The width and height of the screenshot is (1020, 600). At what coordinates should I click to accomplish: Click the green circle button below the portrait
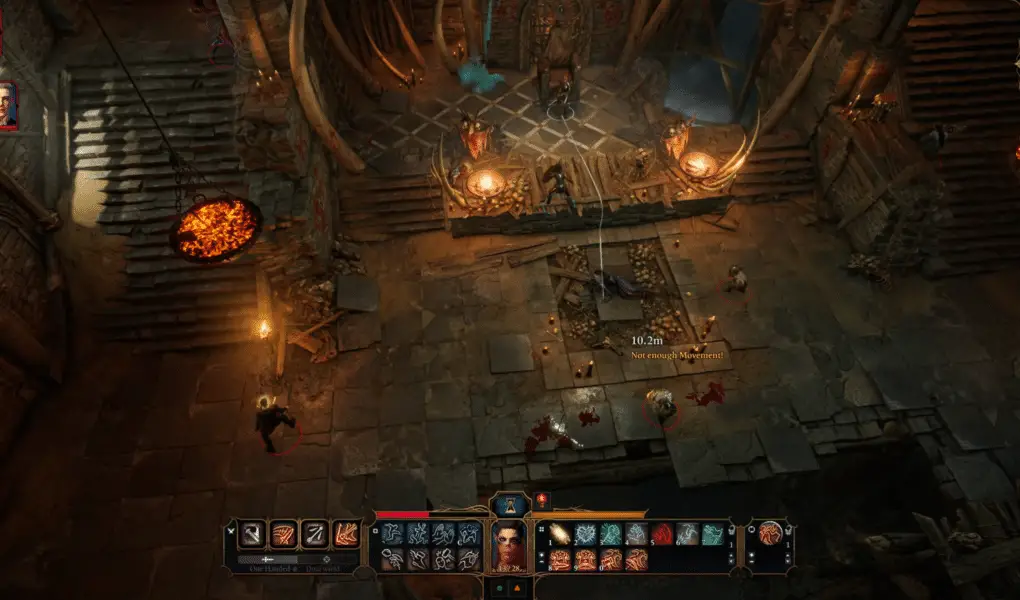tap(499, 589)
